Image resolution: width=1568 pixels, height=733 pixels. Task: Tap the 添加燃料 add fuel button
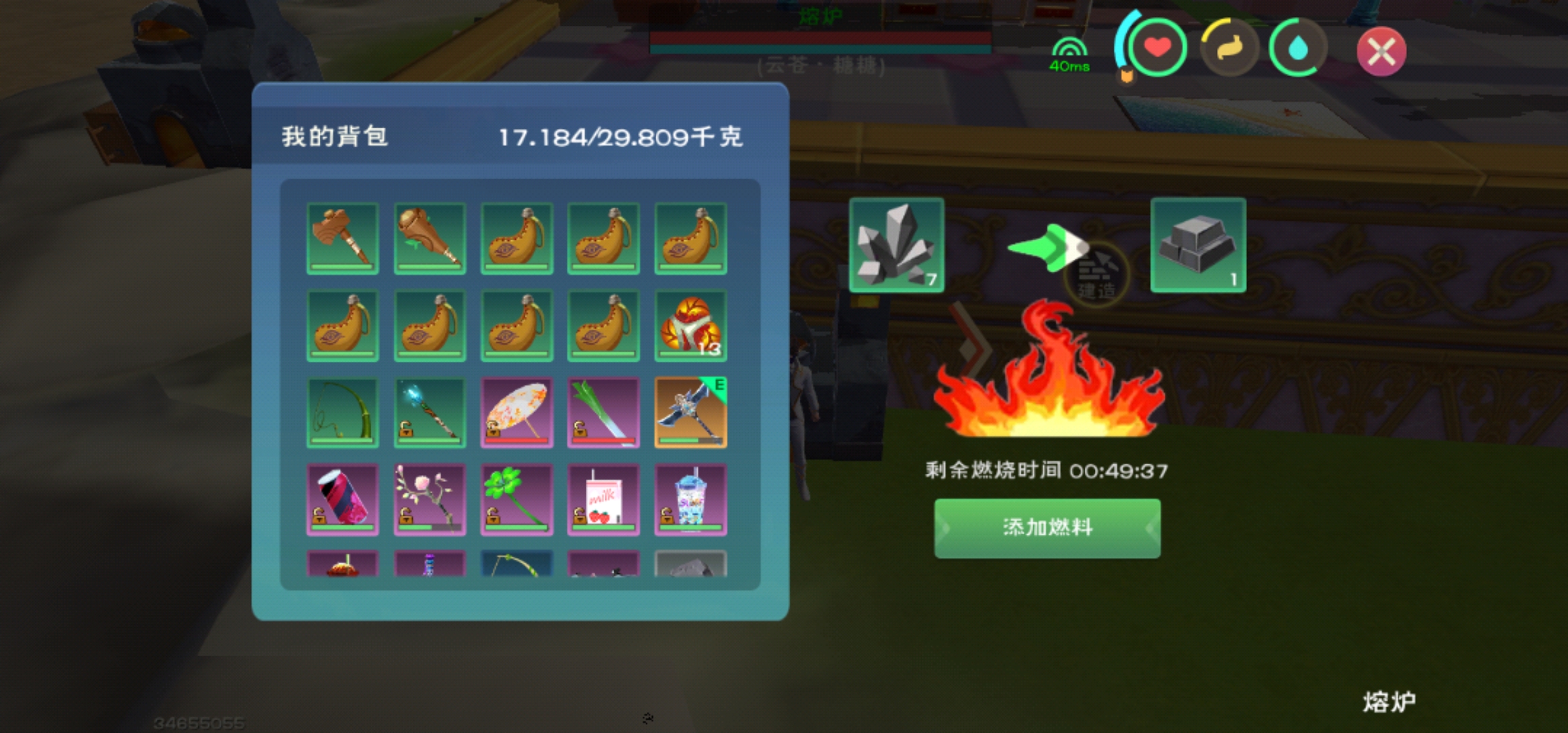tap(1047, 528)
